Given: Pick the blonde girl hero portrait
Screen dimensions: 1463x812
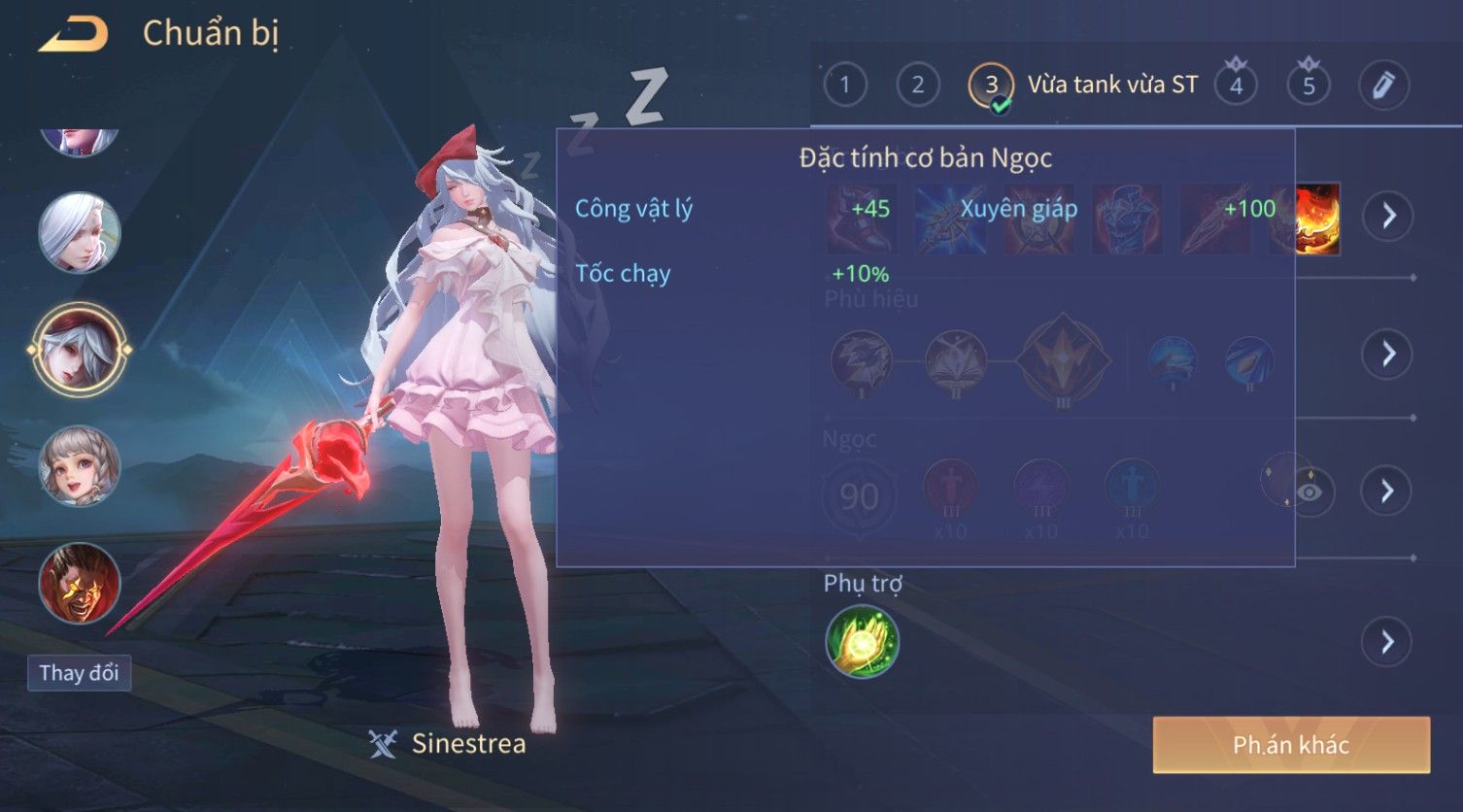Looking at the screenshot, I should (79, 466).
